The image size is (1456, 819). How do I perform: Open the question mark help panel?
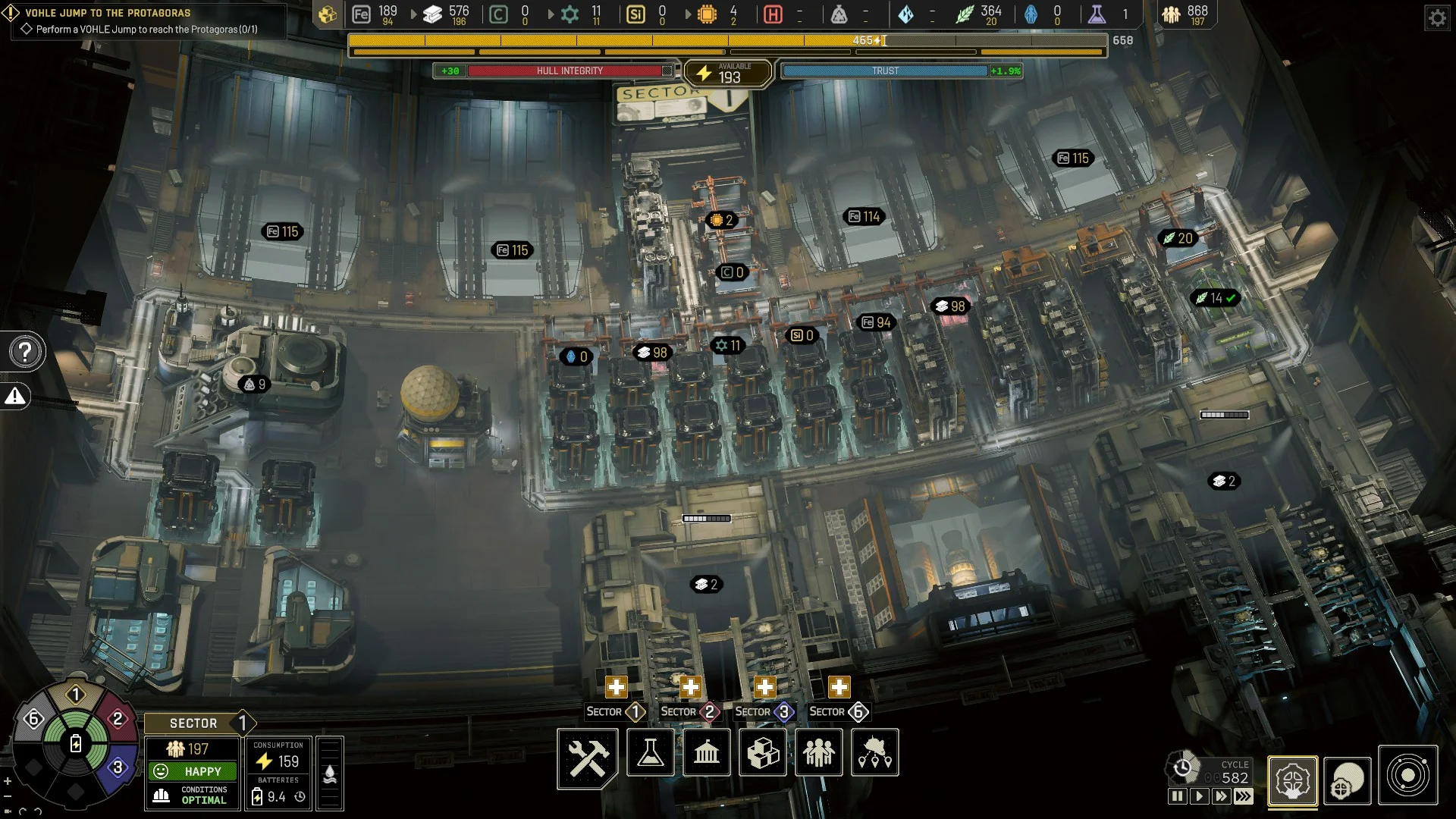pyautogui.click(x=26, y=352)
